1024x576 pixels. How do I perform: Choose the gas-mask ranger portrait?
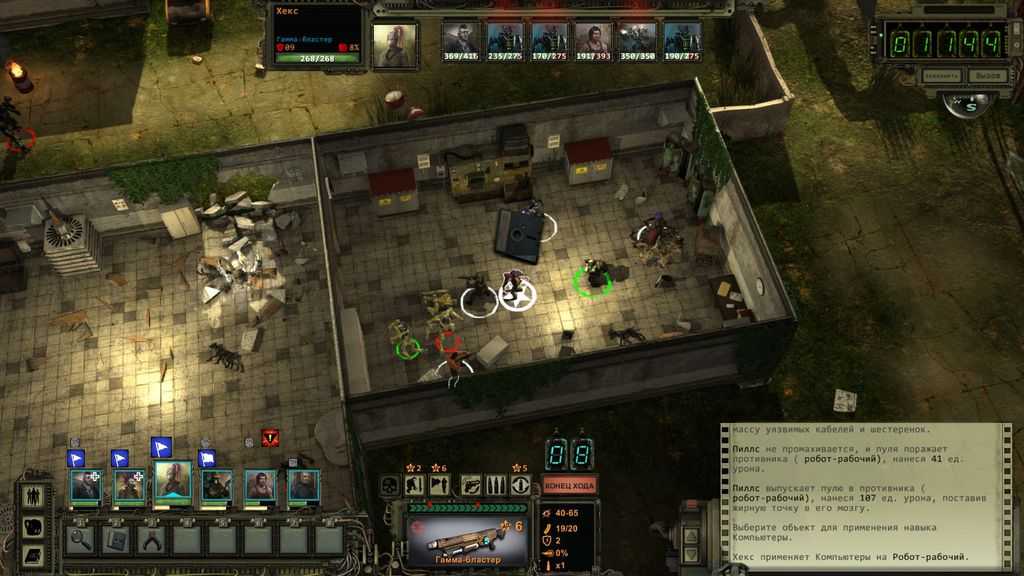pos(218,486)
